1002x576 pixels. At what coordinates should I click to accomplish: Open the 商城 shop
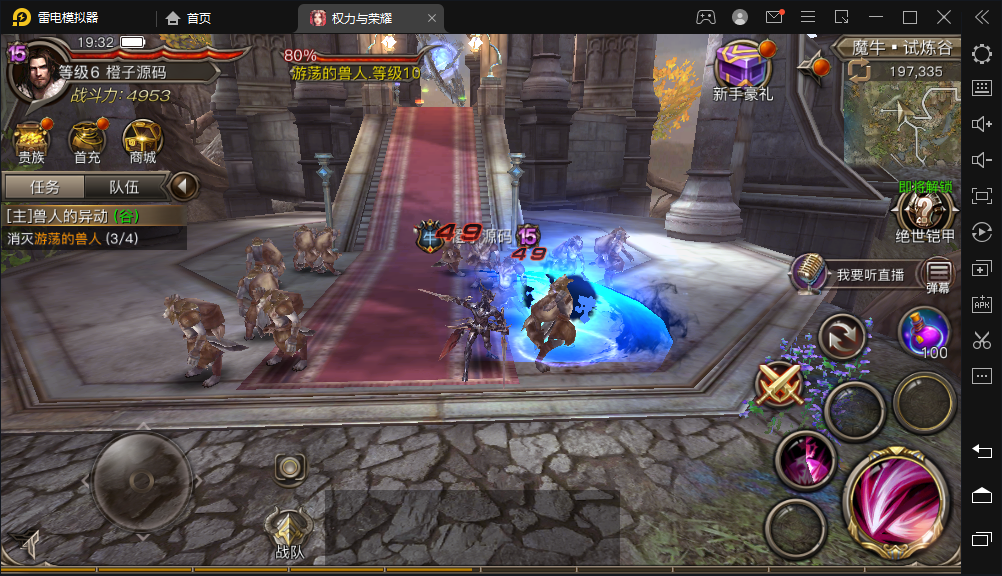[x=142, y=142]
